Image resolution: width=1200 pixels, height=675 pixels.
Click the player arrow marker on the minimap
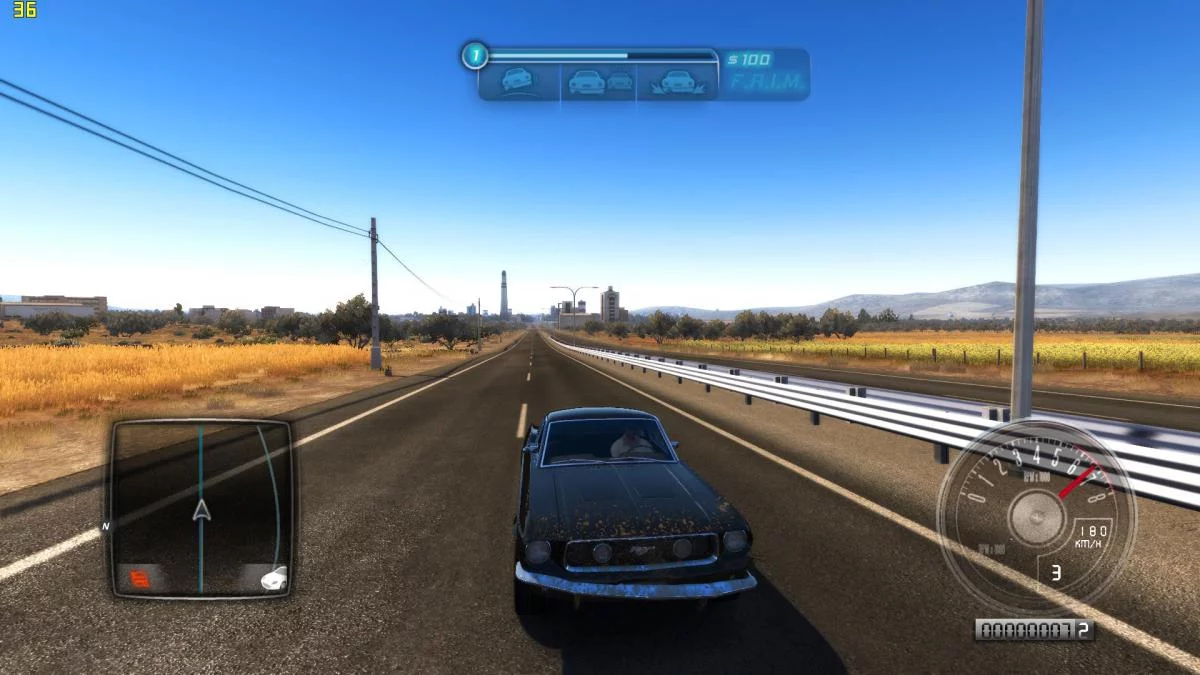coord(201,511)
